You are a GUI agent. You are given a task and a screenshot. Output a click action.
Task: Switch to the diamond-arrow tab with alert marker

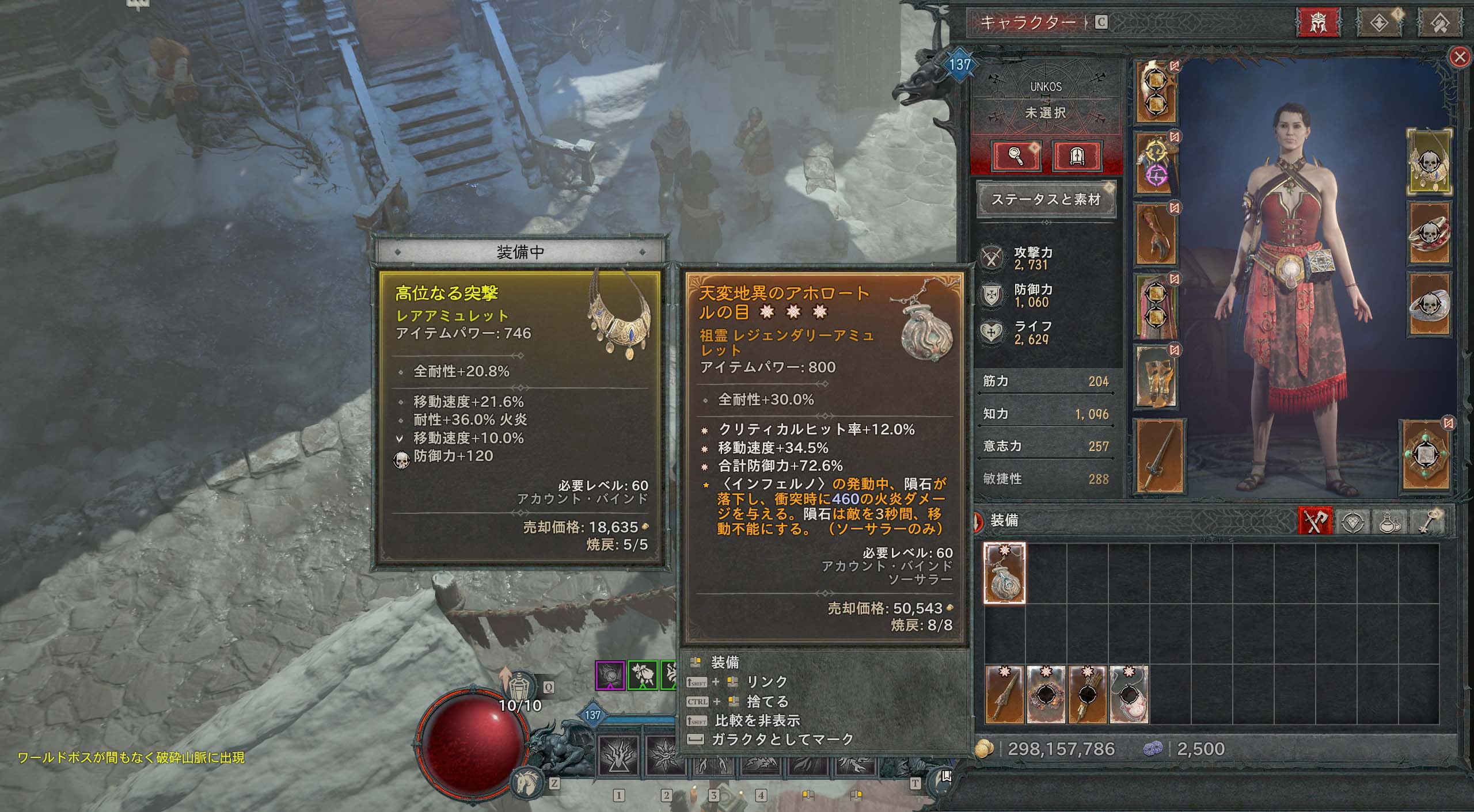tap(1380, 22)
